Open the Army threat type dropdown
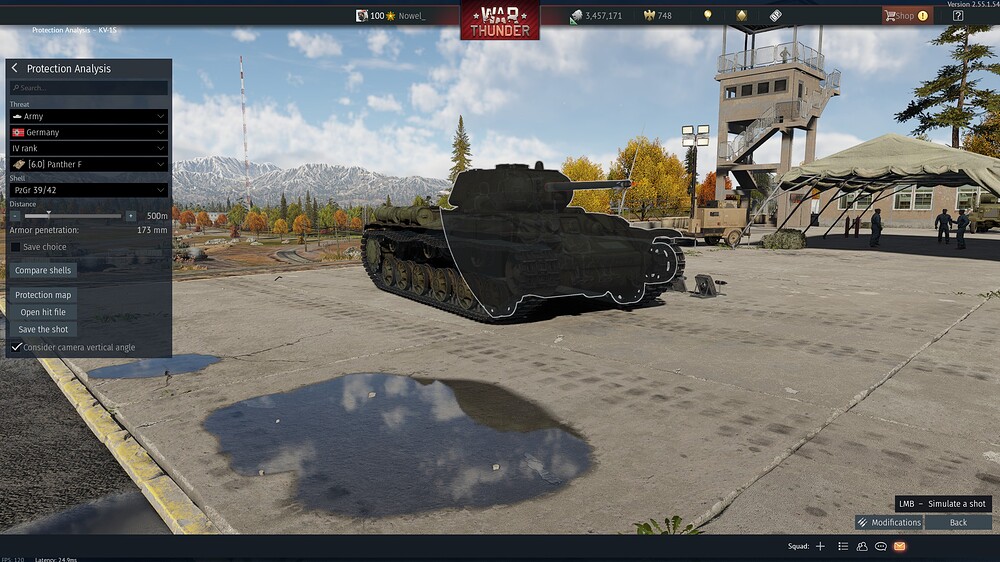The height and width of the screenshot is (562, 1000). pos(89,116)
